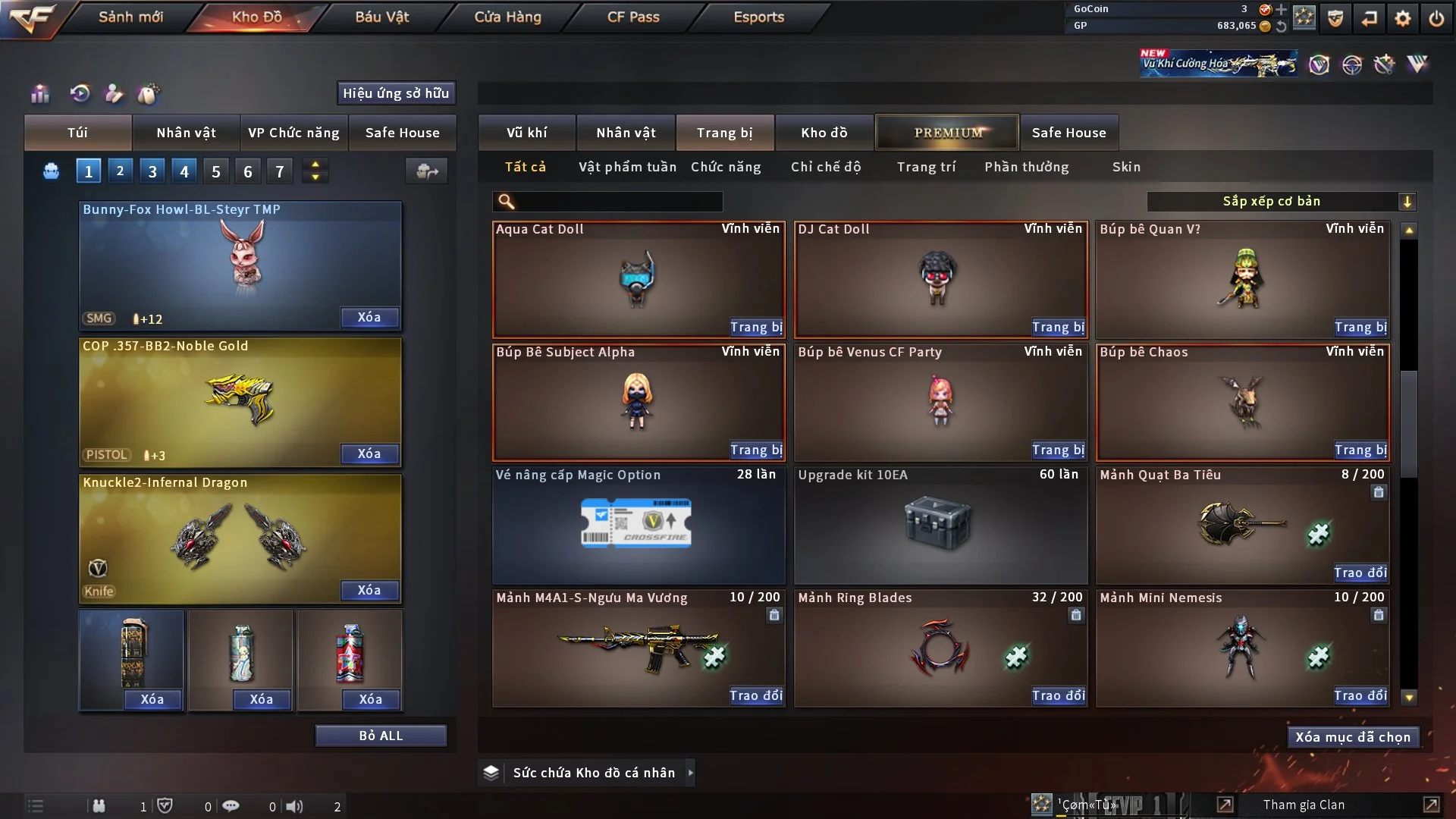Viewport: 1456px width, 819px height.
Task: Click the inventory search field
Action: click(x=618, y=202)
